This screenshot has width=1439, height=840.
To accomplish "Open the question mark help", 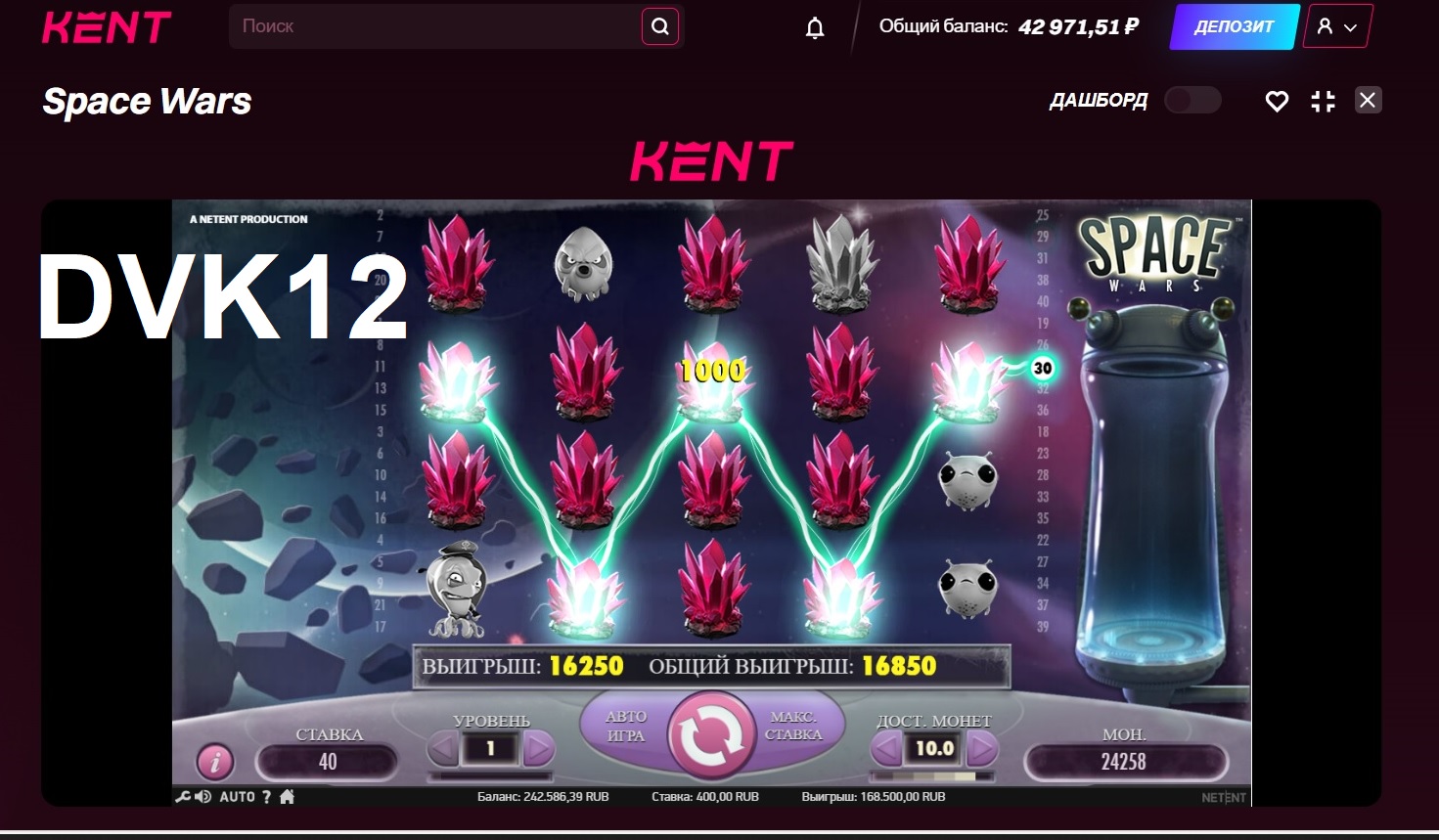I will [x=266, y=797].
